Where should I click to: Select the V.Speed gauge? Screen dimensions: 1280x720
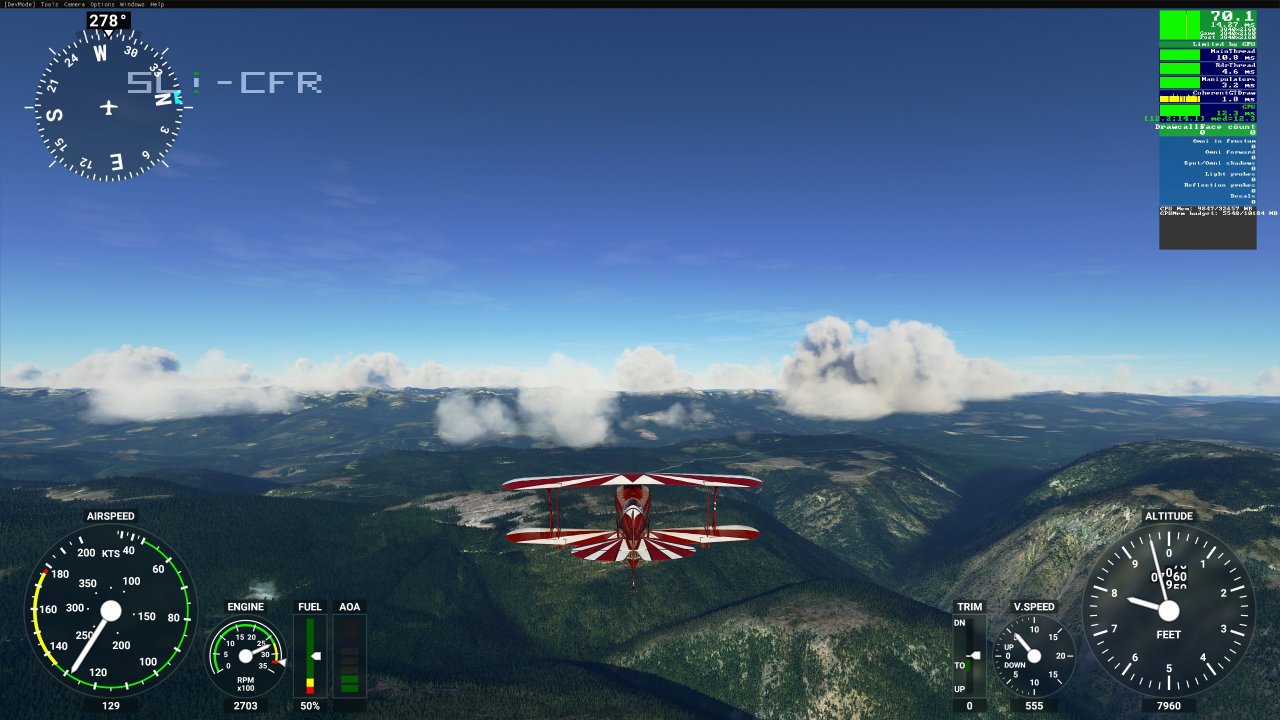tap(1035, 655)
